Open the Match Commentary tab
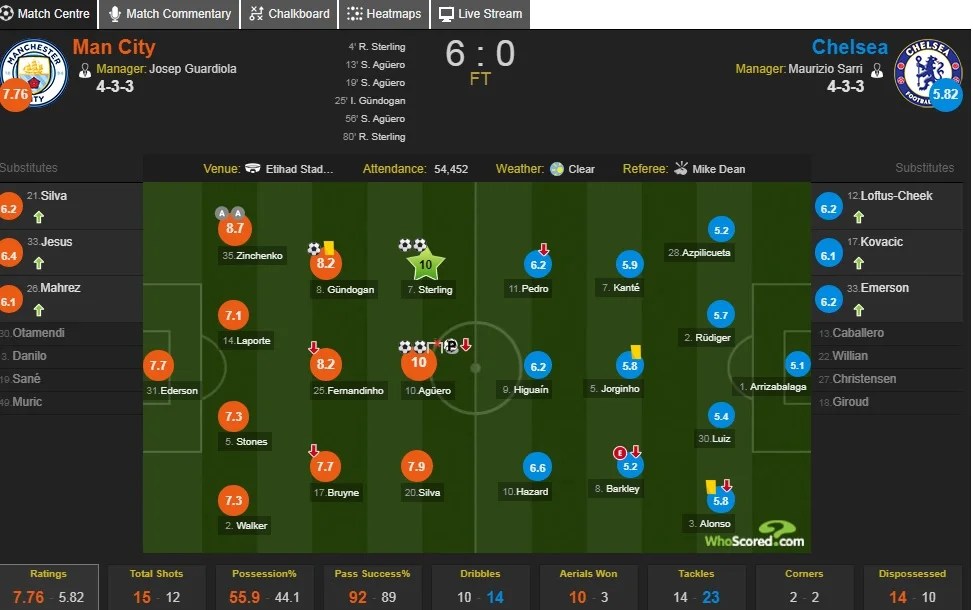The width and height of the screenshot is (973, 610). tap(169, 14)
